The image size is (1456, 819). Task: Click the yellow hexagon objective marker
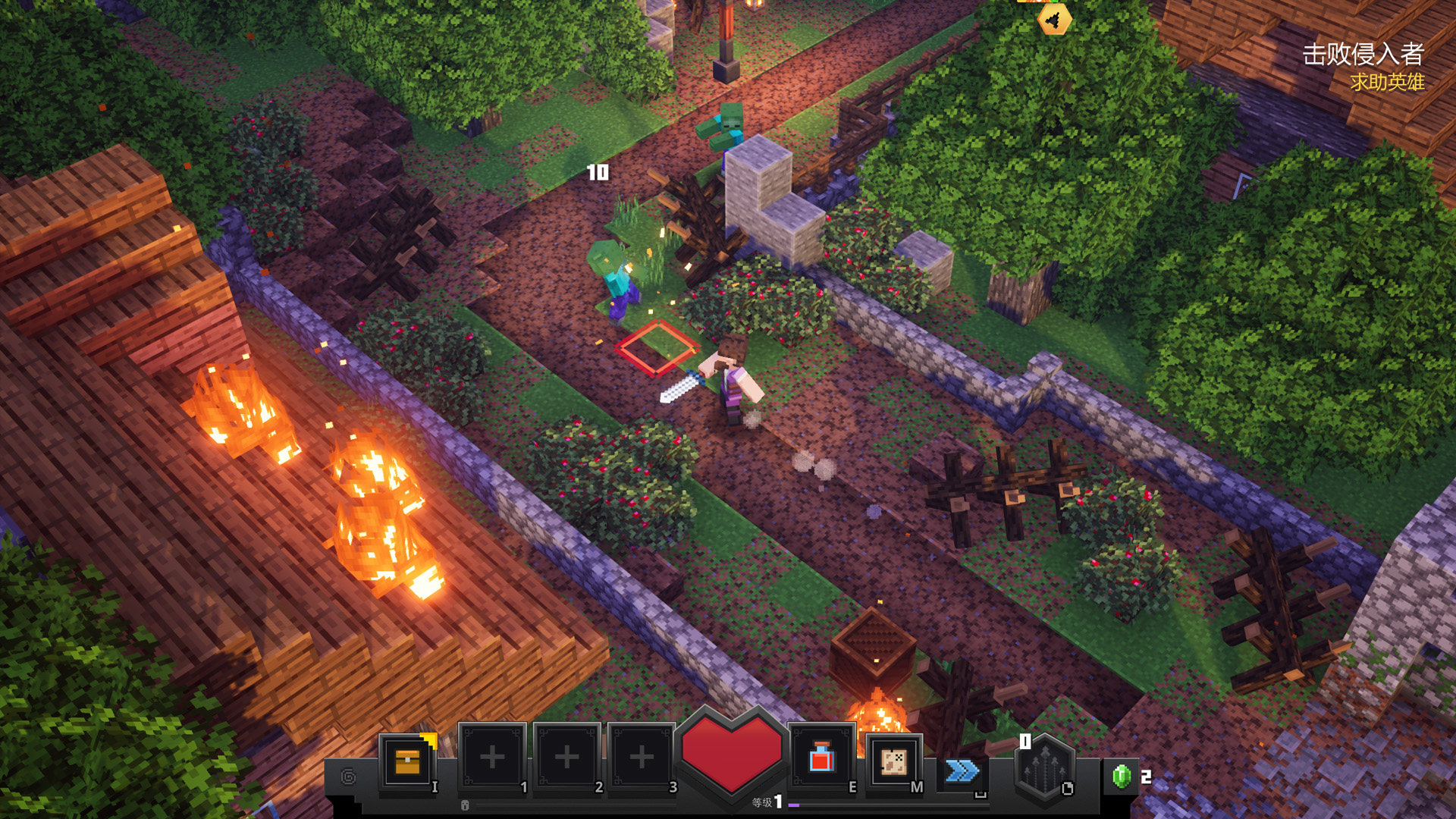coord(1054,20)
